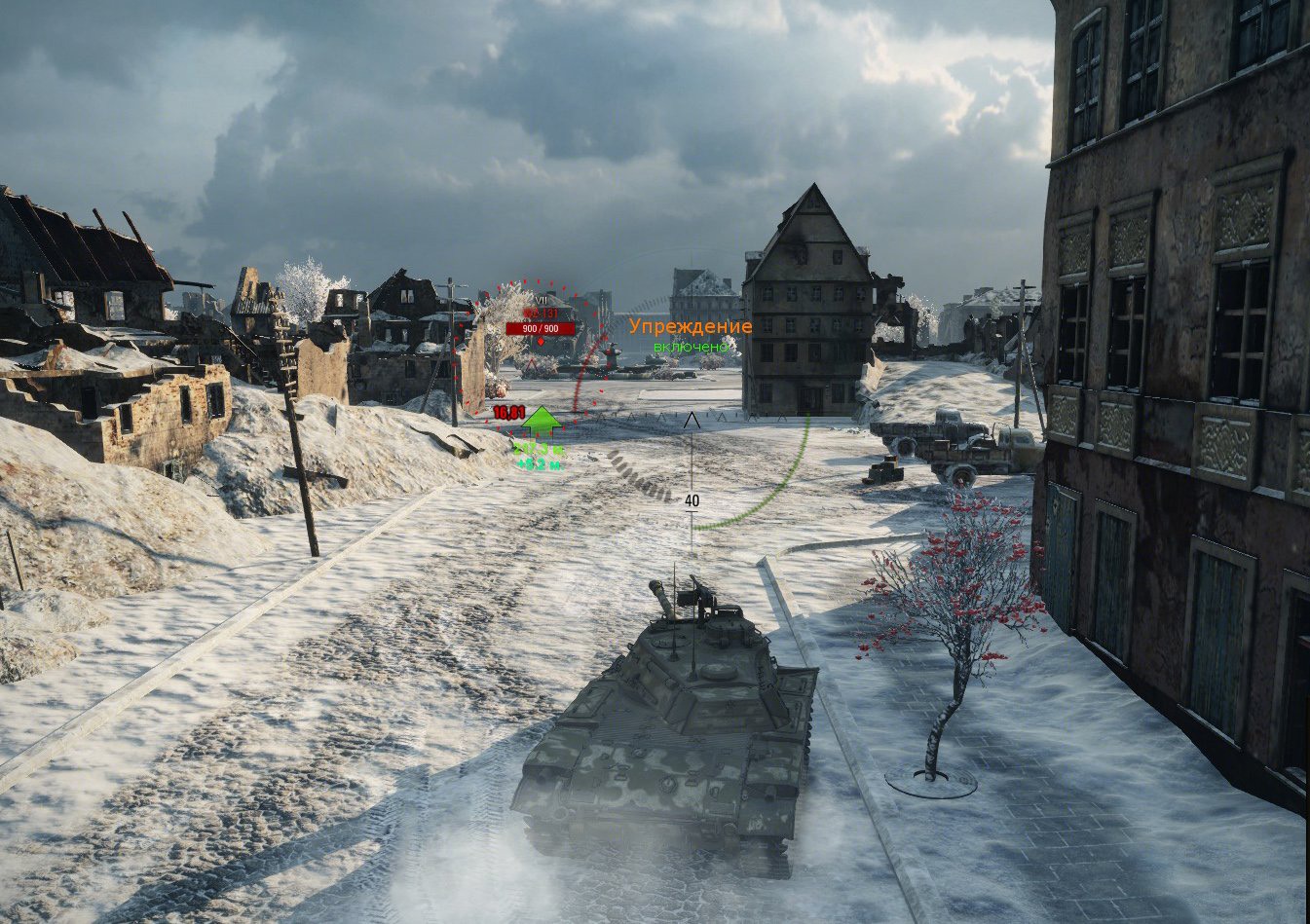Click the enemy tank name label

click(540, 314)
